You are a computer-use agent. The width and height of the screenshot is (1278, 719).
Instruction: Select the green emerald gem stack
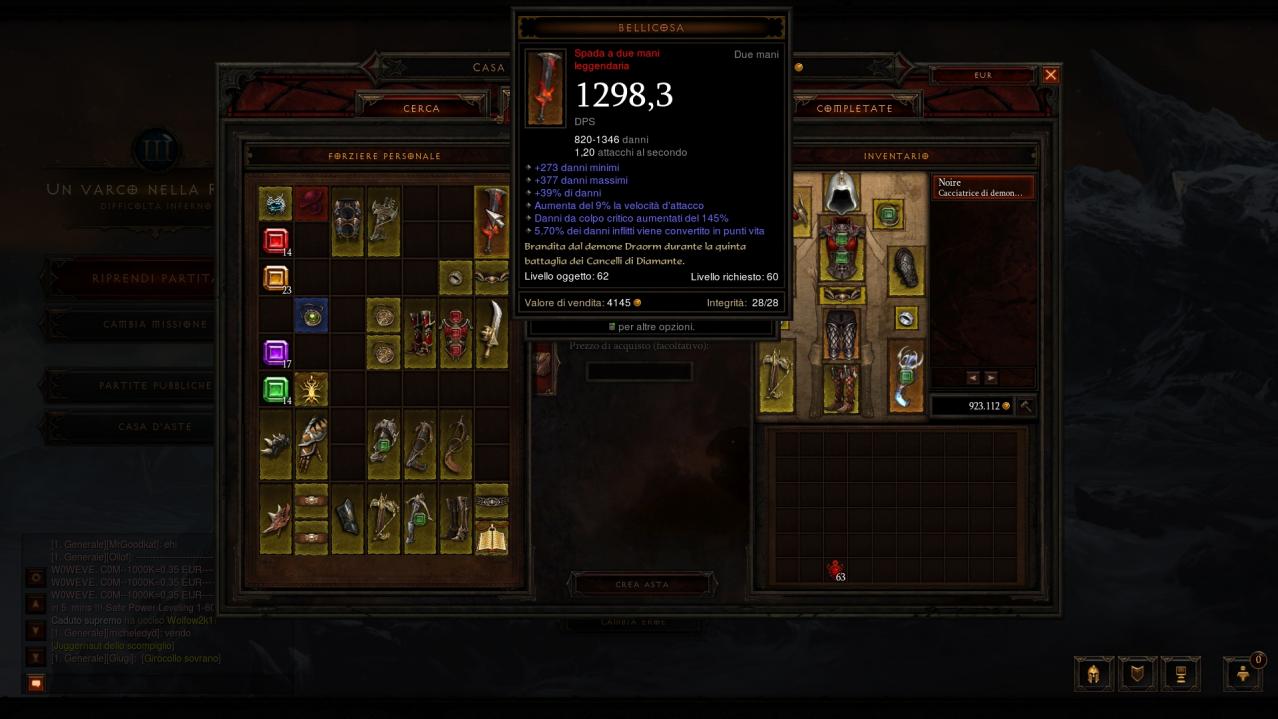coord(275,388)
